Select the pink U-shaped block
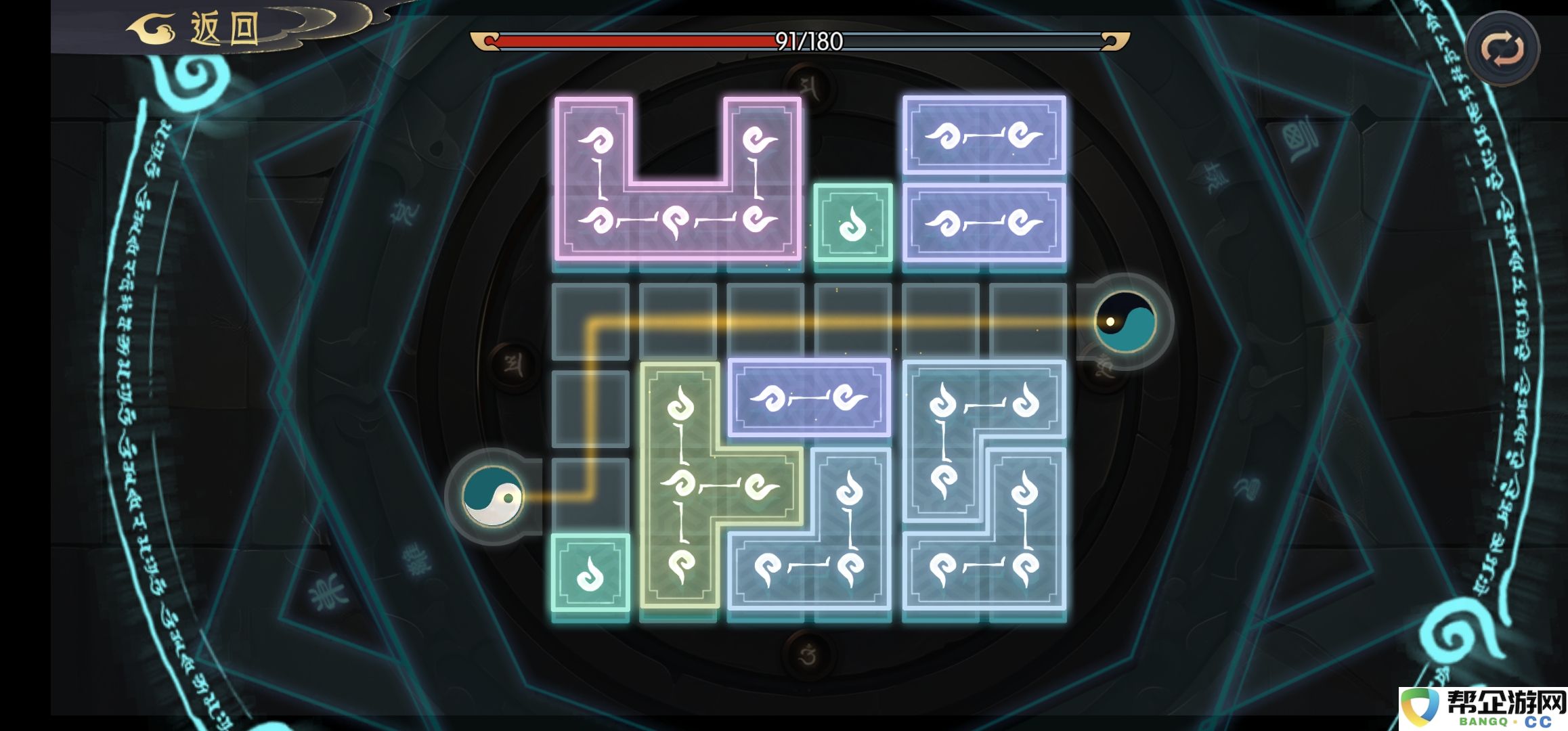The height and width of the screenshot is (731, 1568). pos(677,220)
